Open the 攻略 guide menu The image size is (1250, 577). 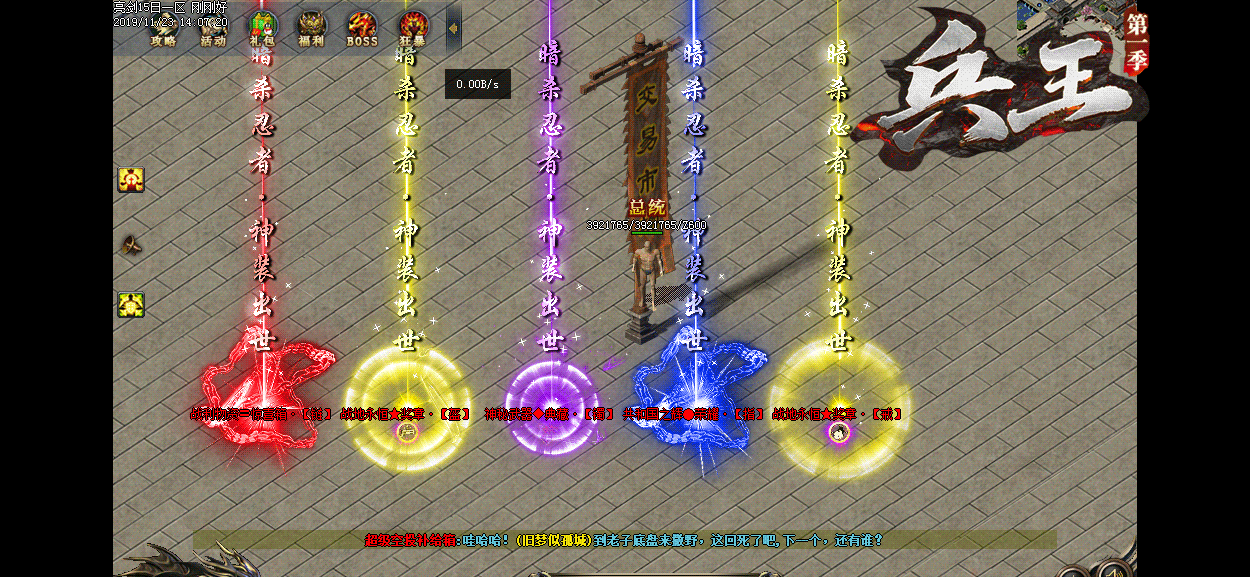(163, 28)
